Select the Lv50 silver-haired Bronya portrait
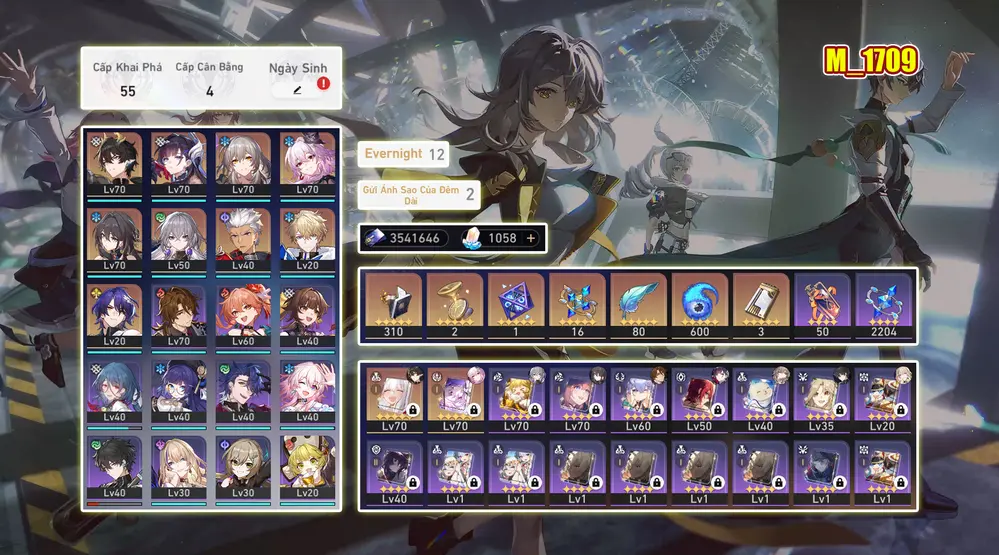 click(179, 237)
